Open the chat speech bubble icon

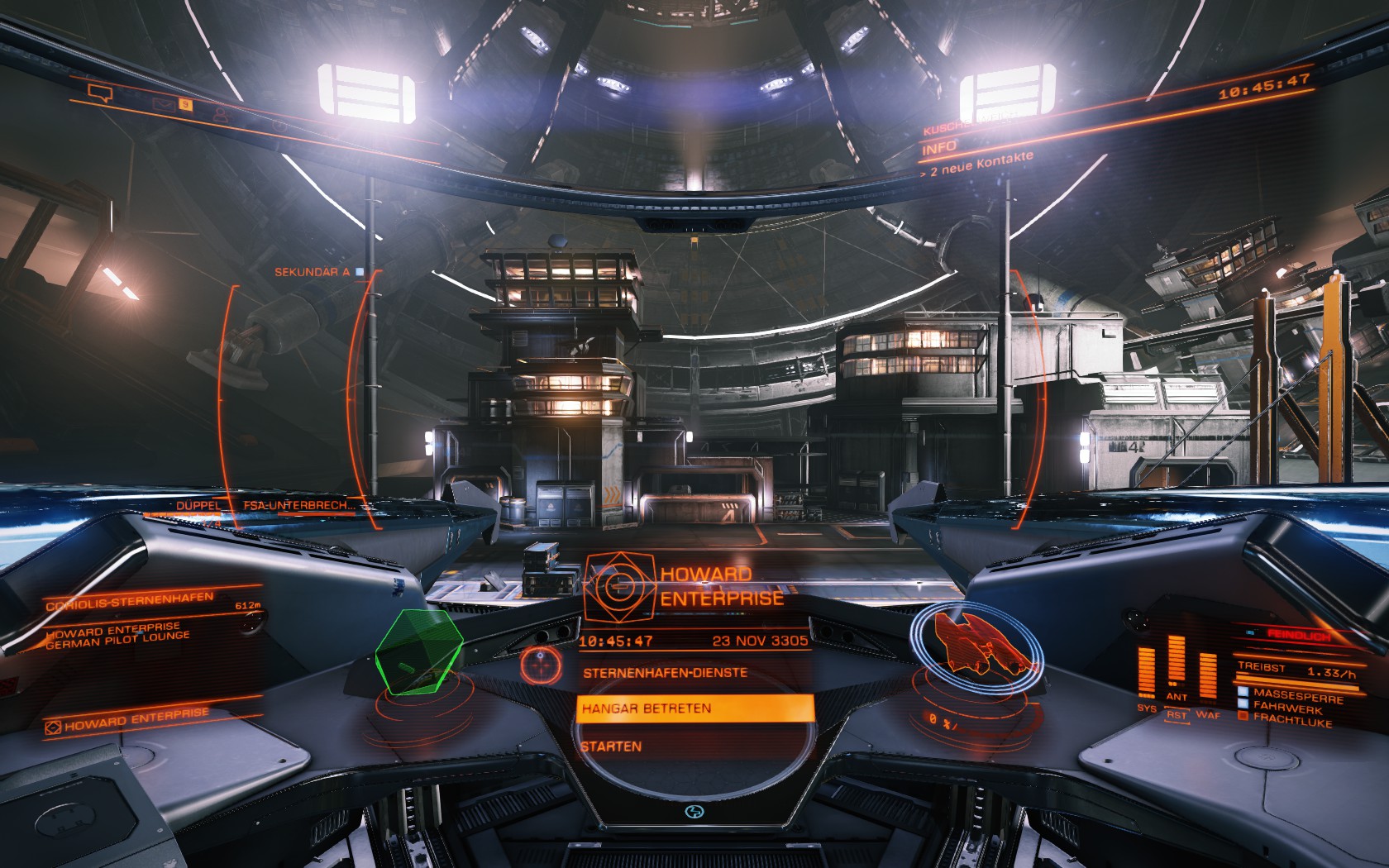pyautogui.click(x=99, y=93)
